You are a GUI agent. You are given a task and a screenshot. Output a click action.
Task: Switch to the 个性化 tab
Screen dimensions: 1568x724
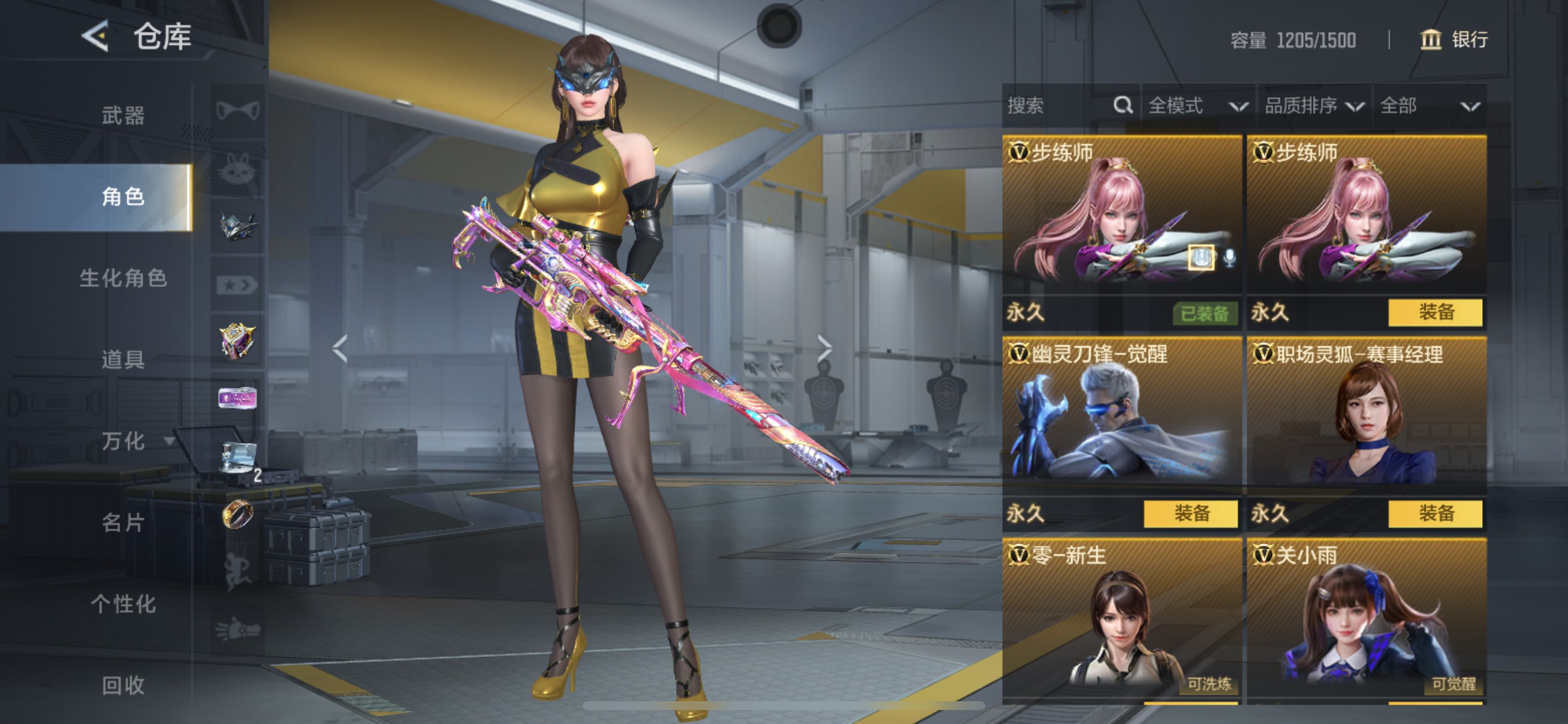123,604
